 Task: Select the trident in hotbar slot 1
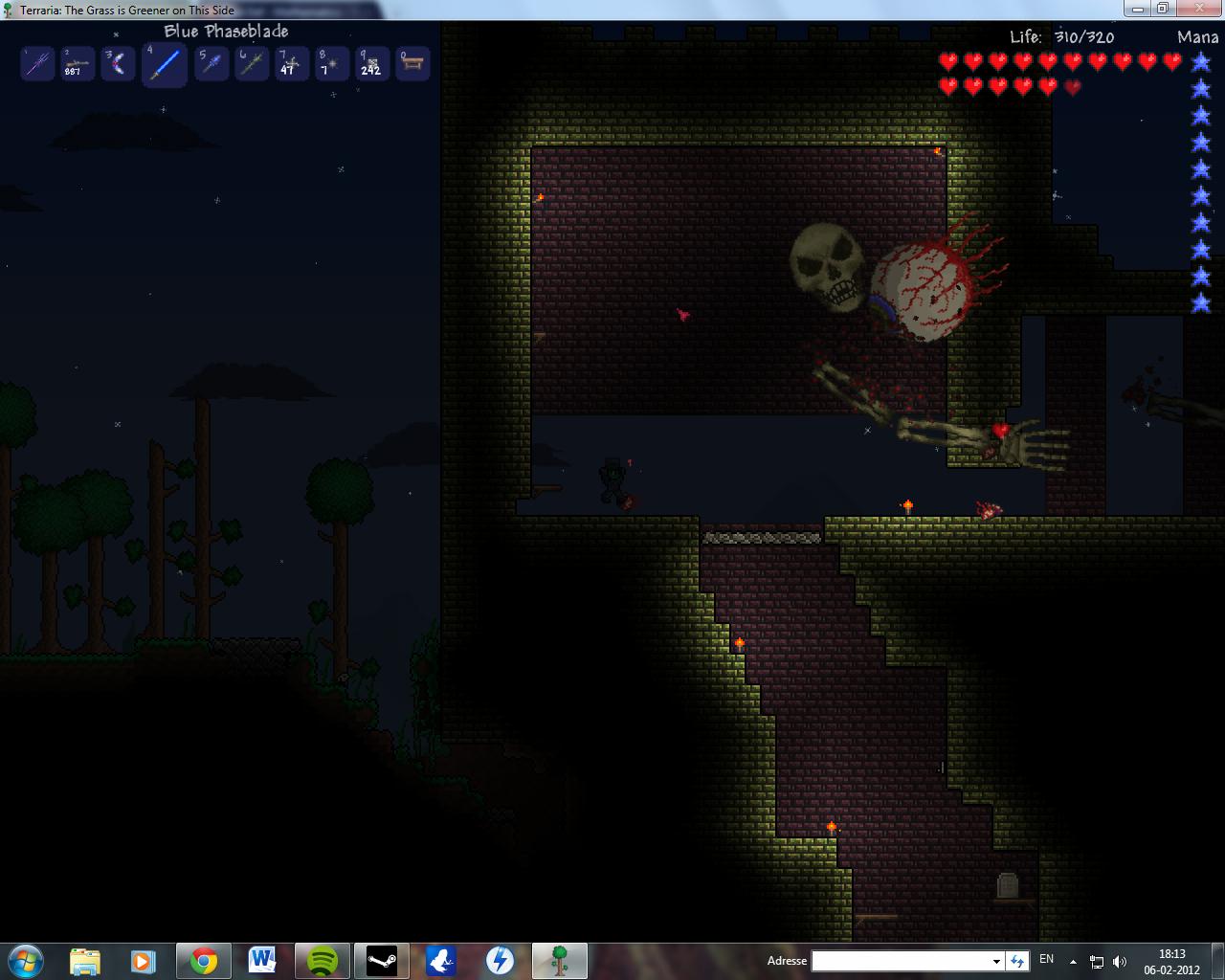click(37, 64)
